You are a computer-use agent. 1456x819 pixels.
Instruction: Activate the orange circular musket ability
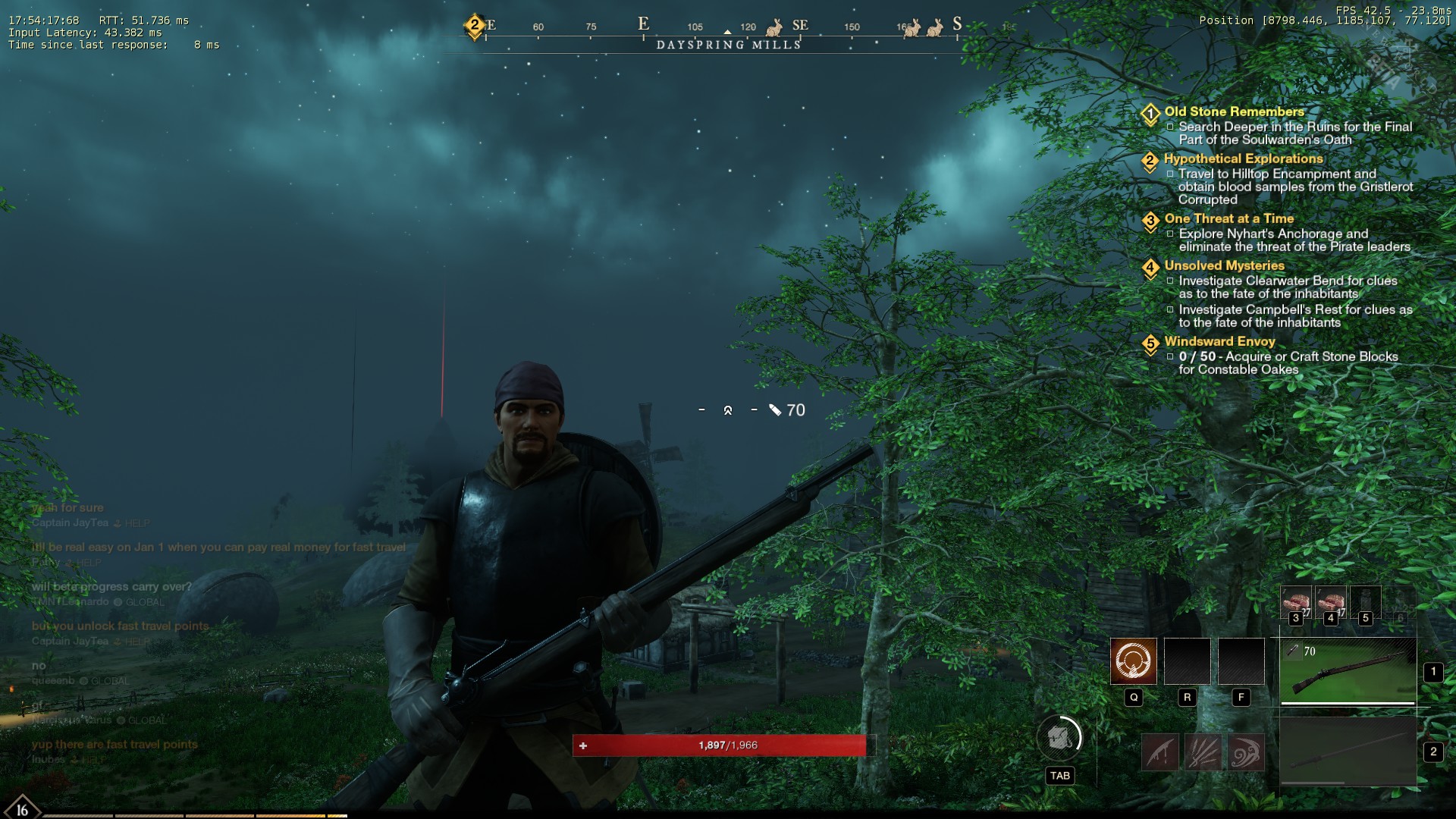(1133, 661)
